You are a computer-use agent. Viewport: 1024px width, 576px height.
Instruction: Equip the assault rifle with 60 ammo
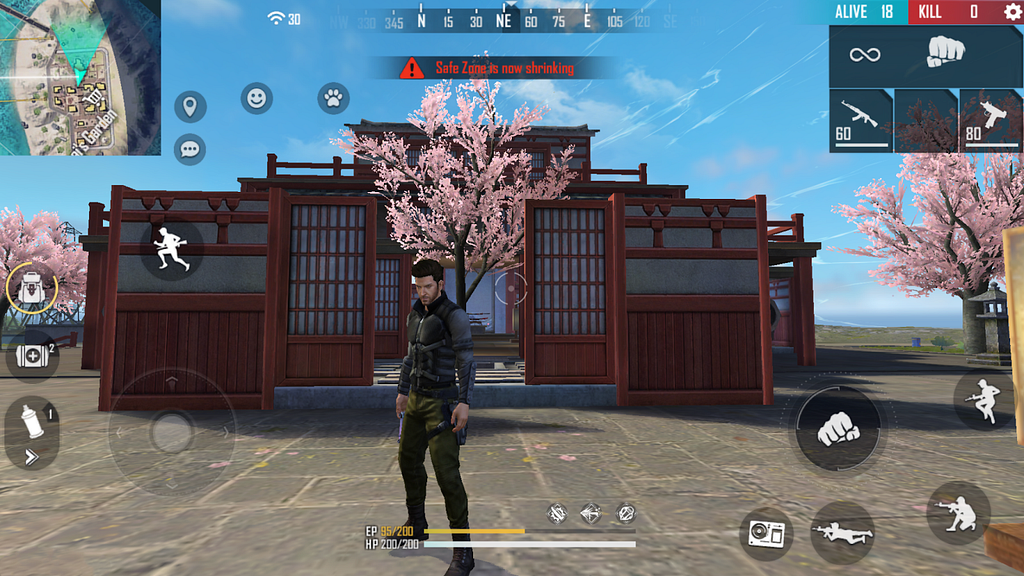tap(860, 120)
